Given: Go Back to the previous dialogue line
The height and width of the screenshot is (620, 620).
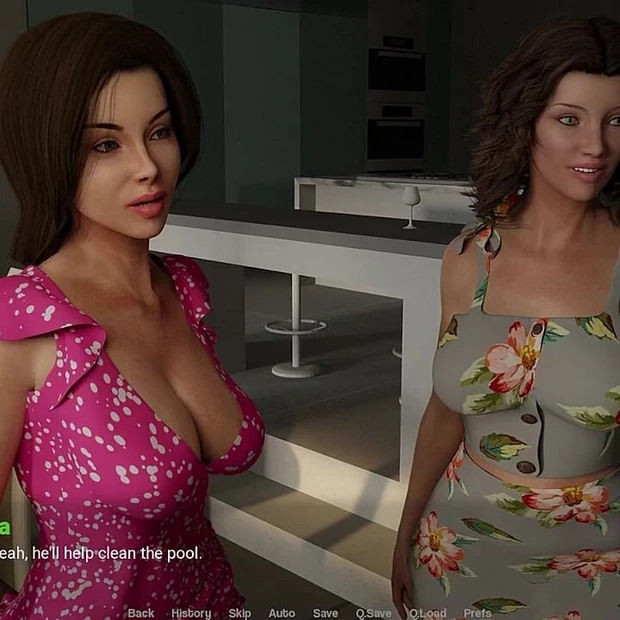Looking at the screenshot, I should [x=141, y=613].
